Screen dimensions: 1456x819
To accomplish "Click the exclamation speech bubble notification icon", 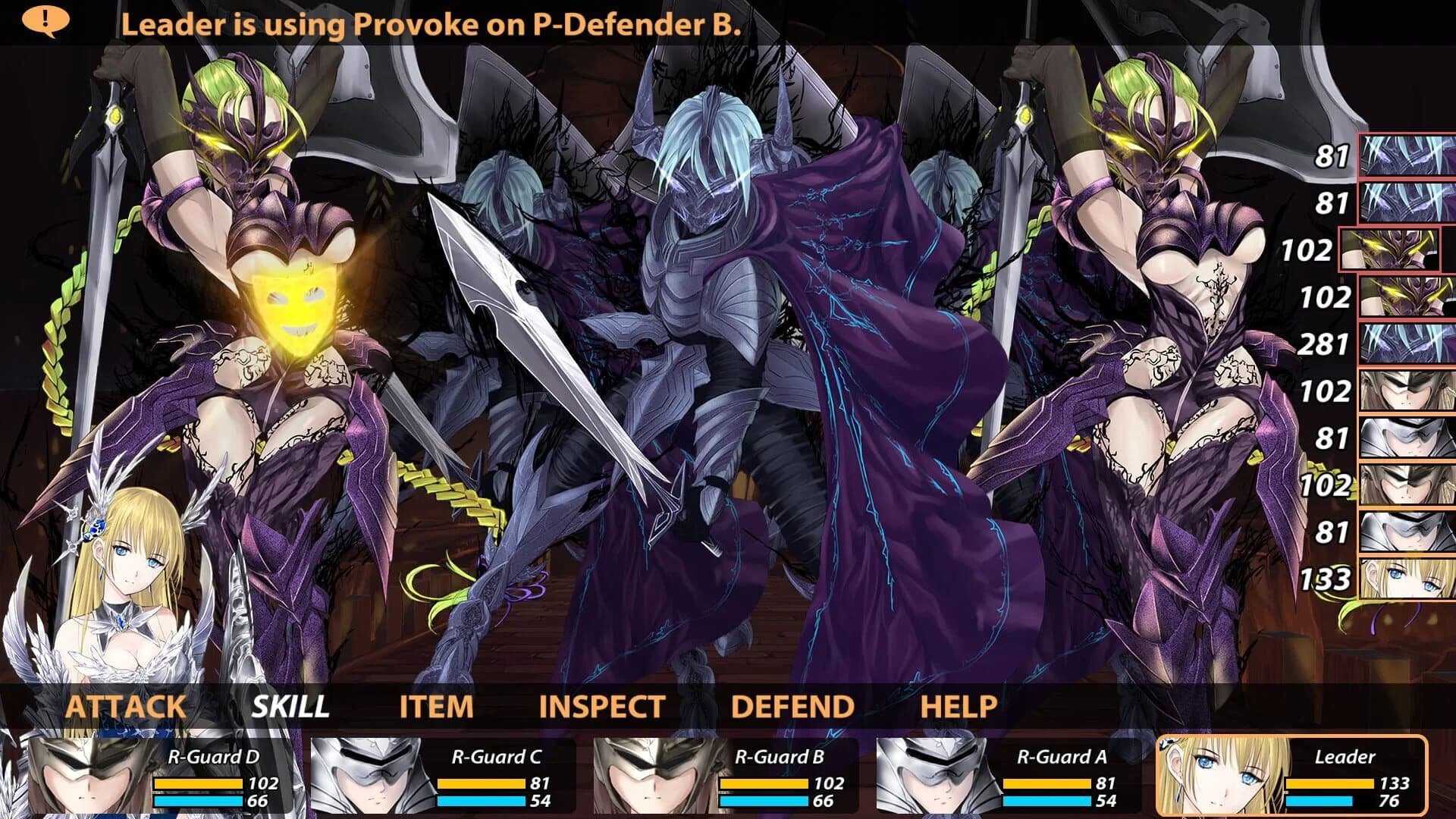I will (47, 20).
